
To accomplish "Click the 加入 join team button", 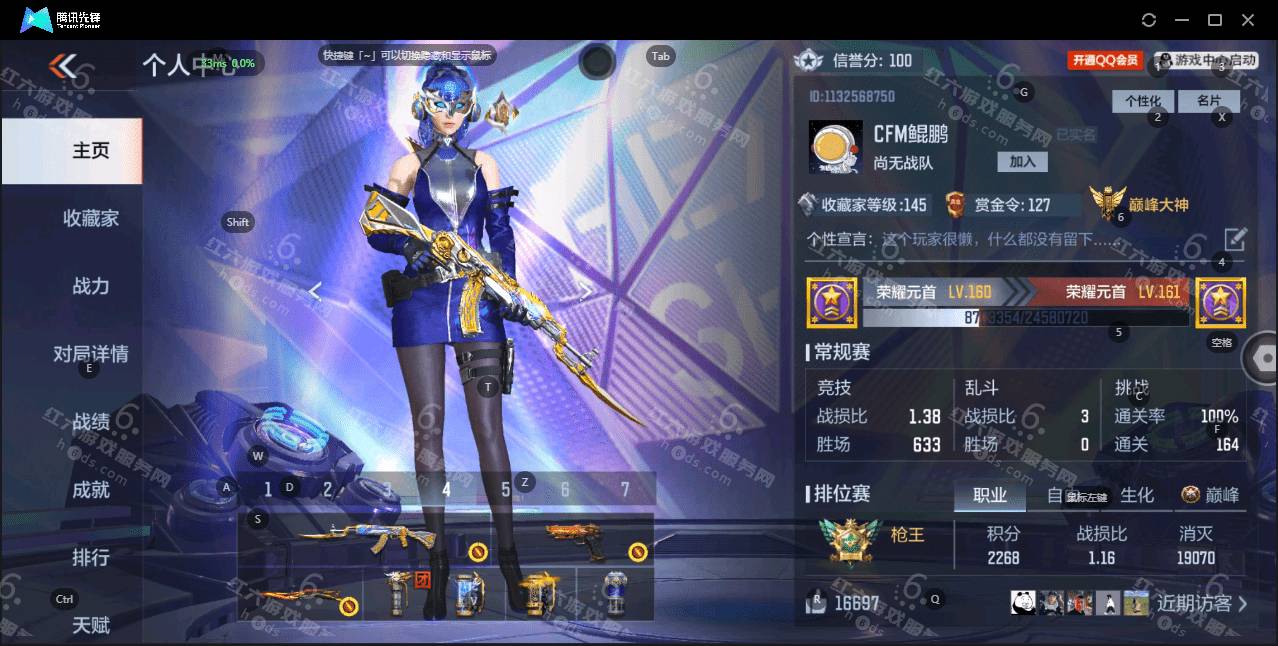I will tap(1022, 161).
